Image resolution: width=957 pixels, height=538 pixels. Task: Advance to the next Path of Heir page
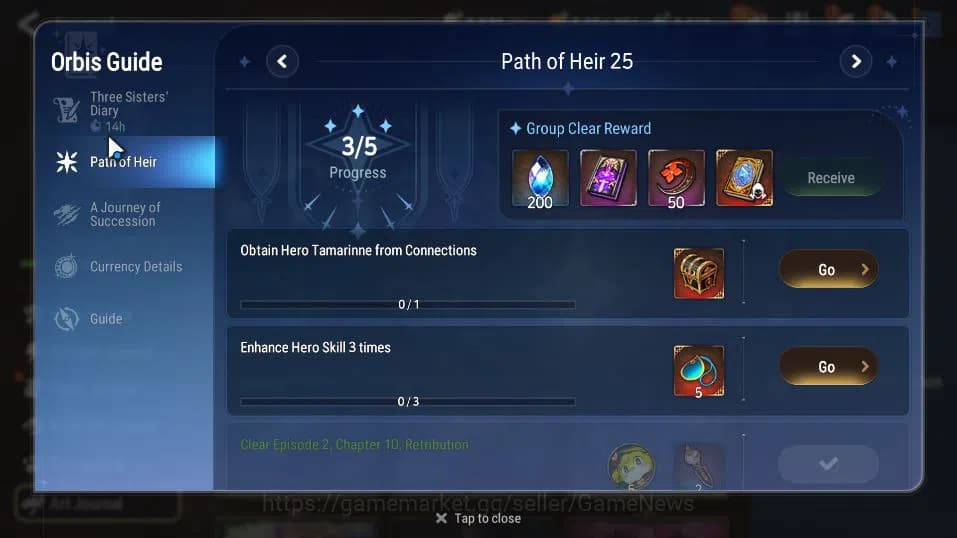tap(855, 62)
